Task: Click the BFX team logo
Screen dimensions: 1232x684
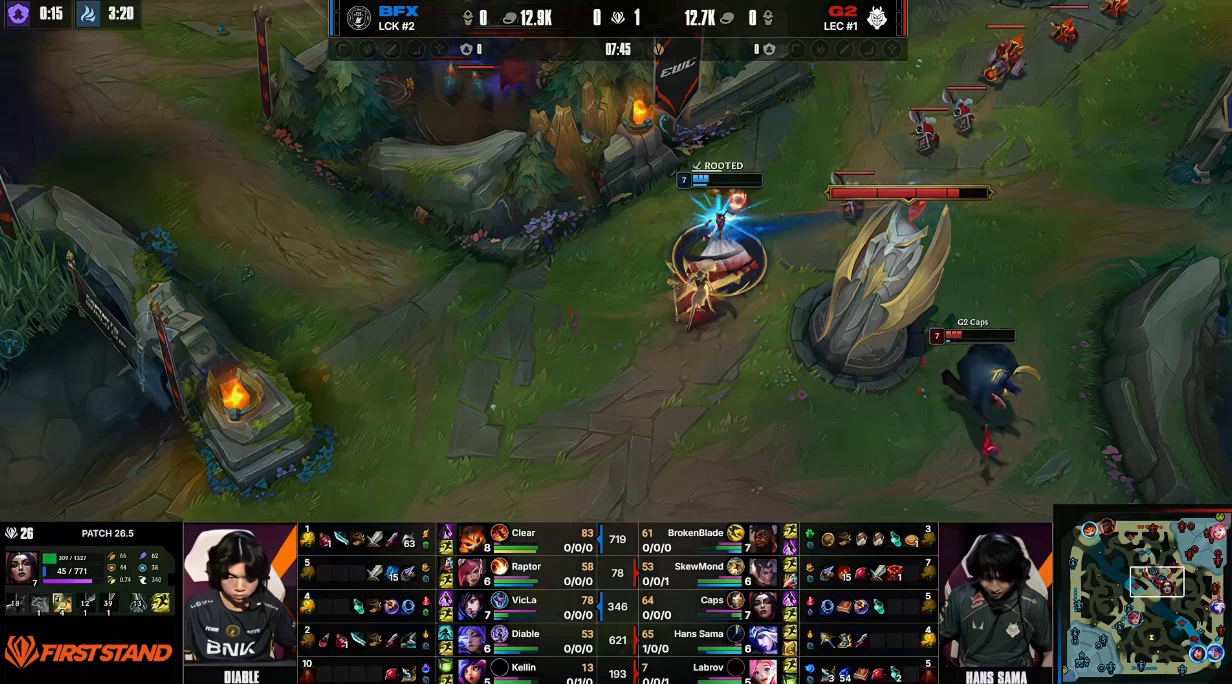Action: (358, 18)
